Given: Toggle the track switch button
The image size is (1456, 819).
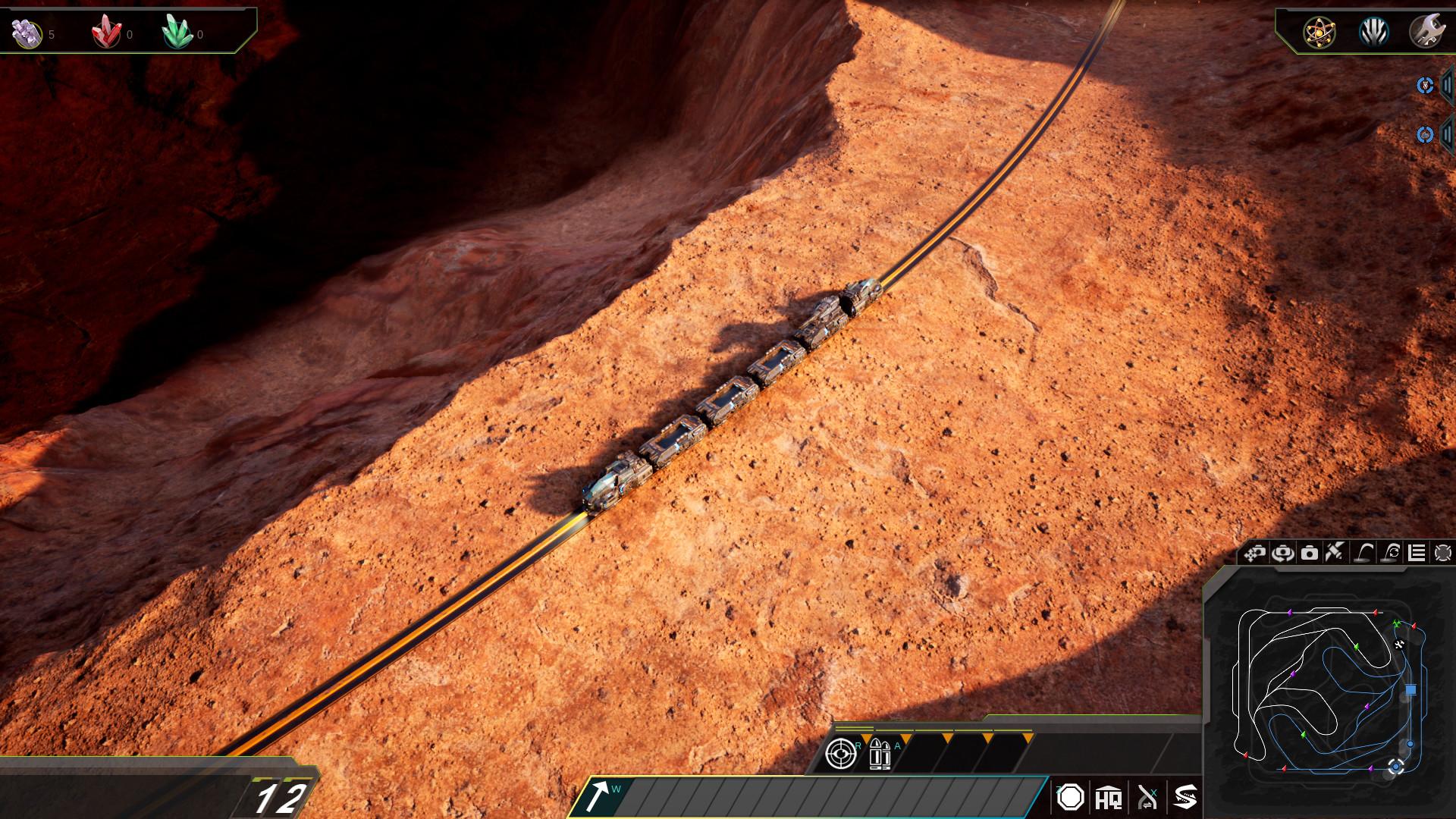Looking at the screenshot, I should (1147, 798).
